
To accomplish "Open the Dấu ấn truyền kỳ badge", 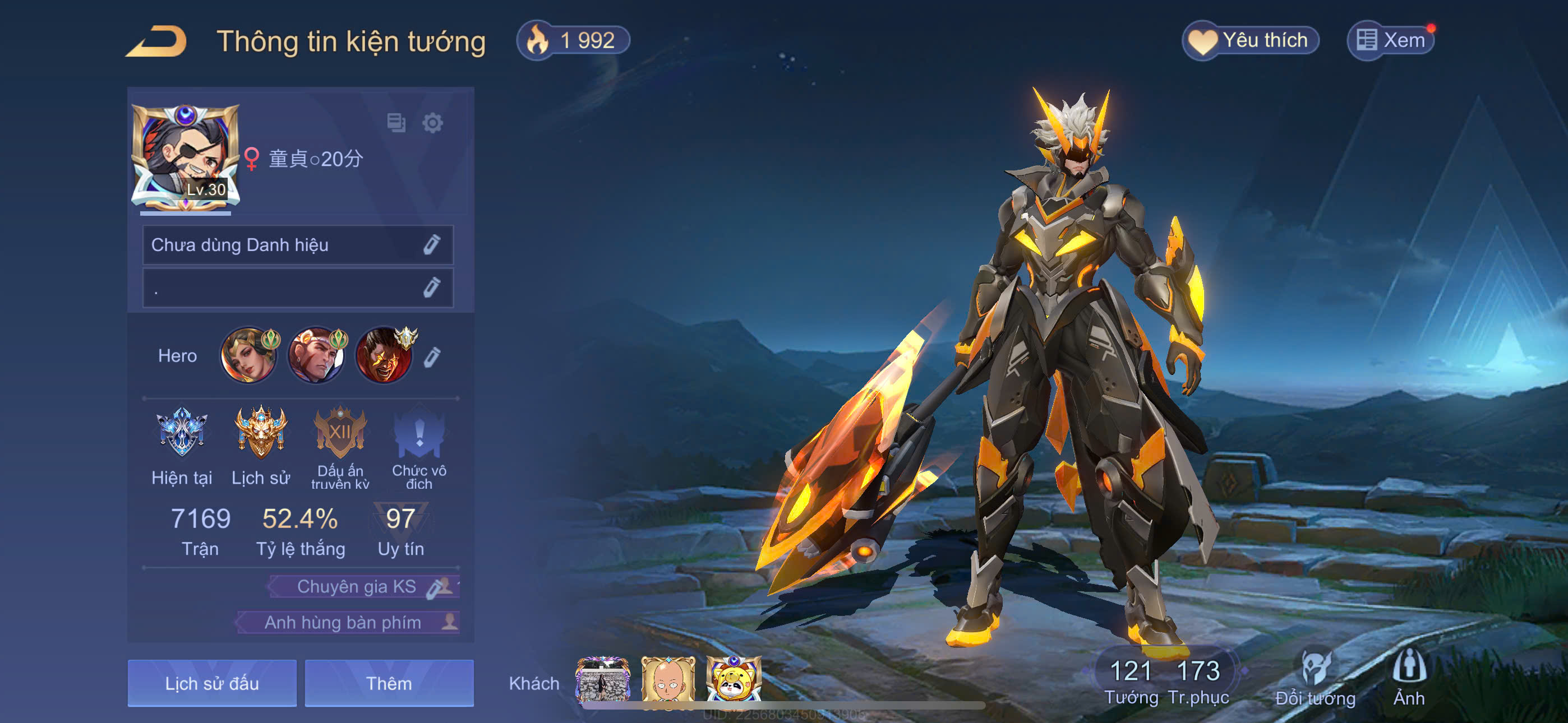I will click(340, 433).
